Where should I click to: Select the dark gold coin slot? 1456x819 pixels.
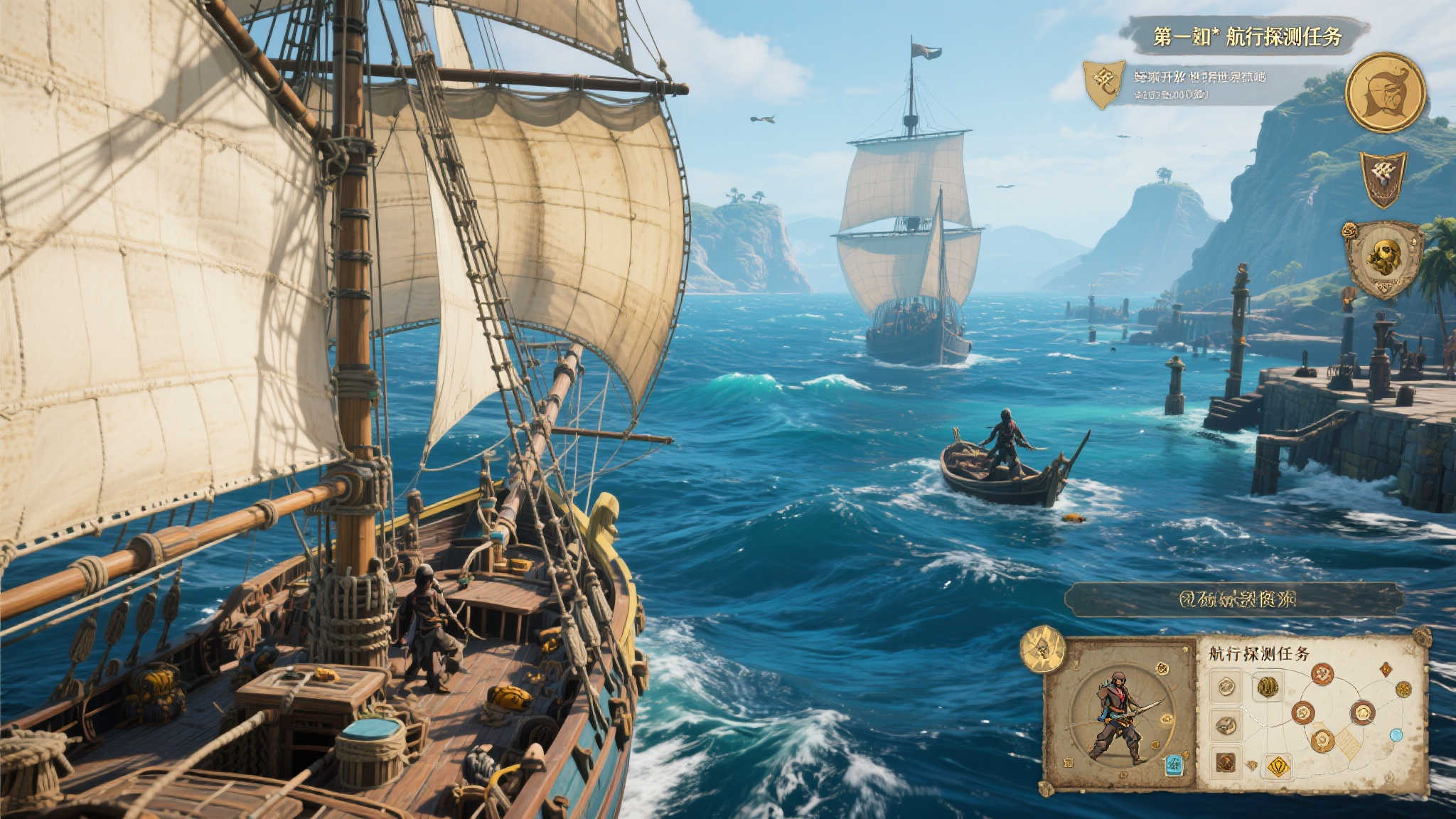tap(1267, 686)
